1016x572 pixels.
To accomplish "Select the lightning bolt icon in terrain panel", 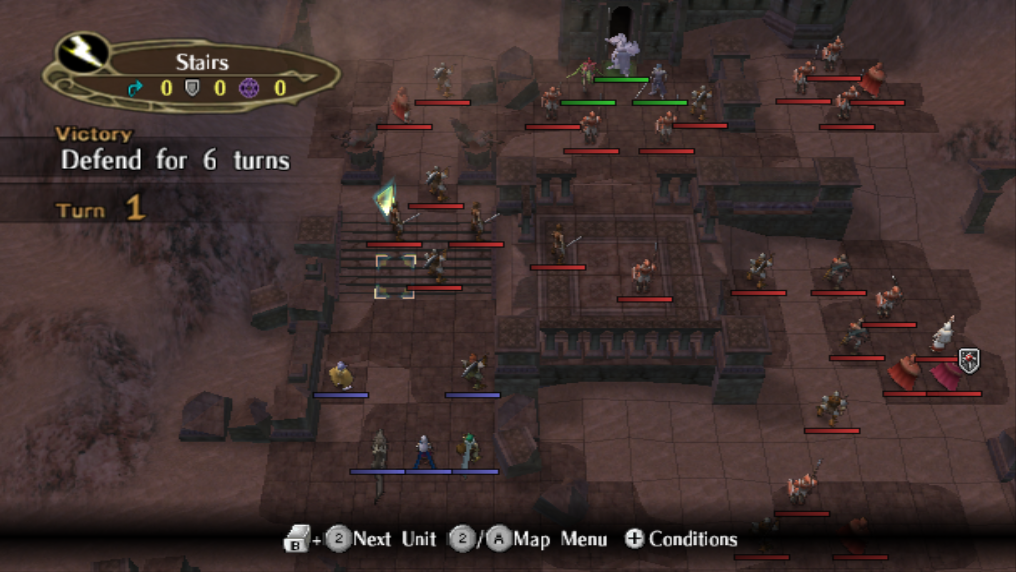I will click(83, 53).
